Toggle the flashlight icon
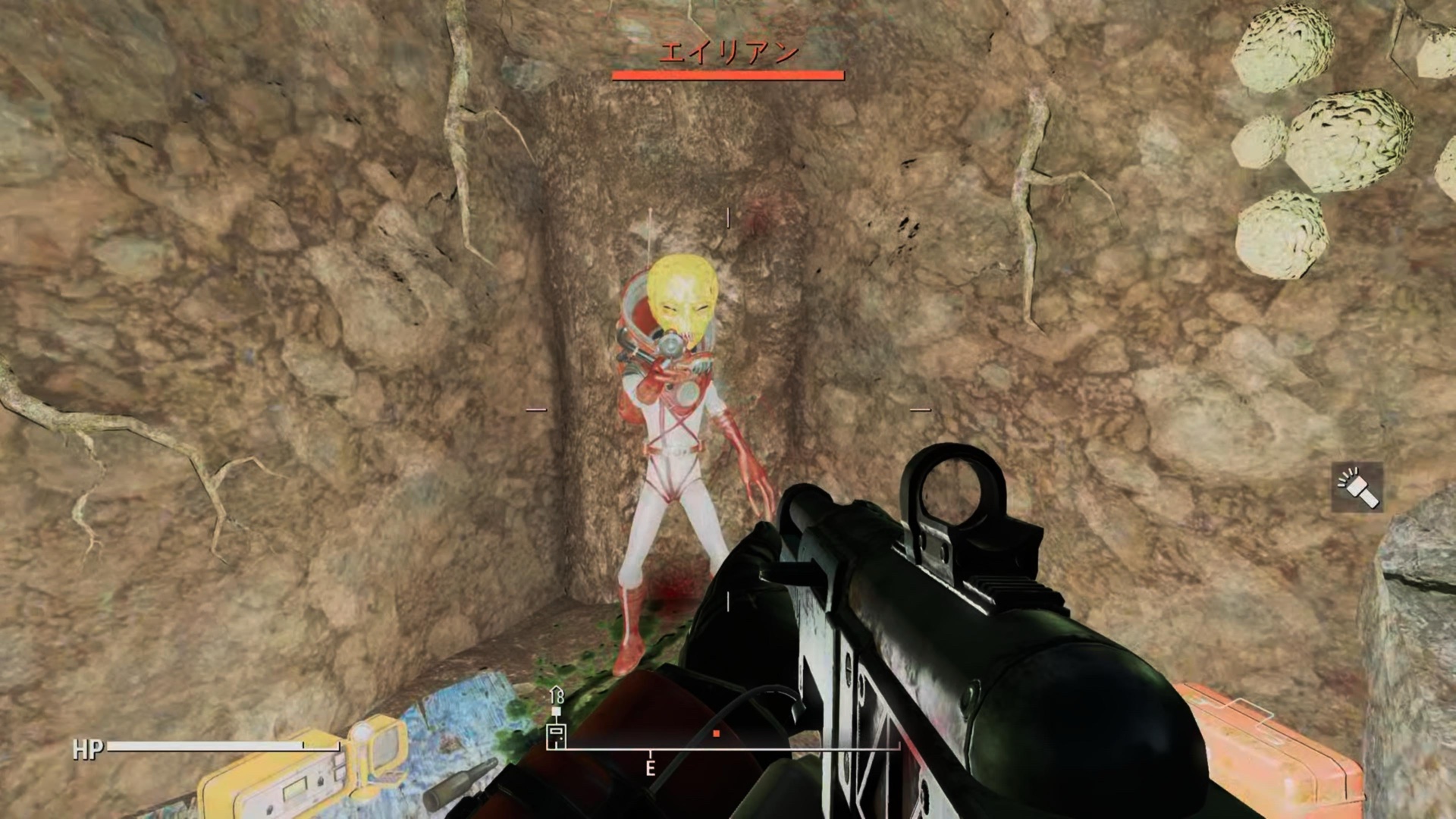The width and height of the screenshot is (1456, 819). point(1357,488)
